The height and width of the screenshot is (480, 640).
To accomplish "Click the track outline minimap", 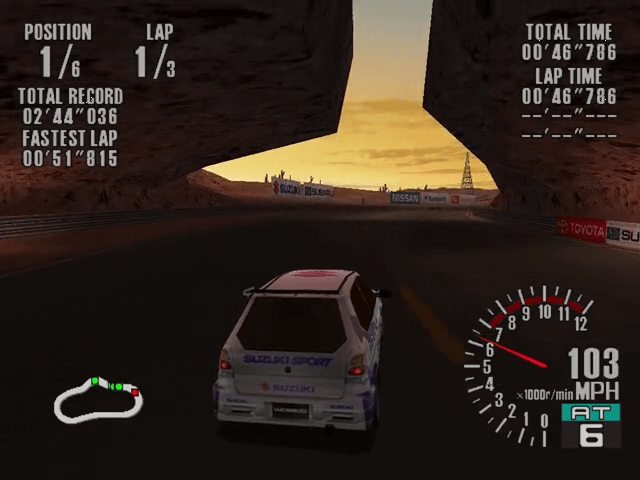I will click(97, 401).
